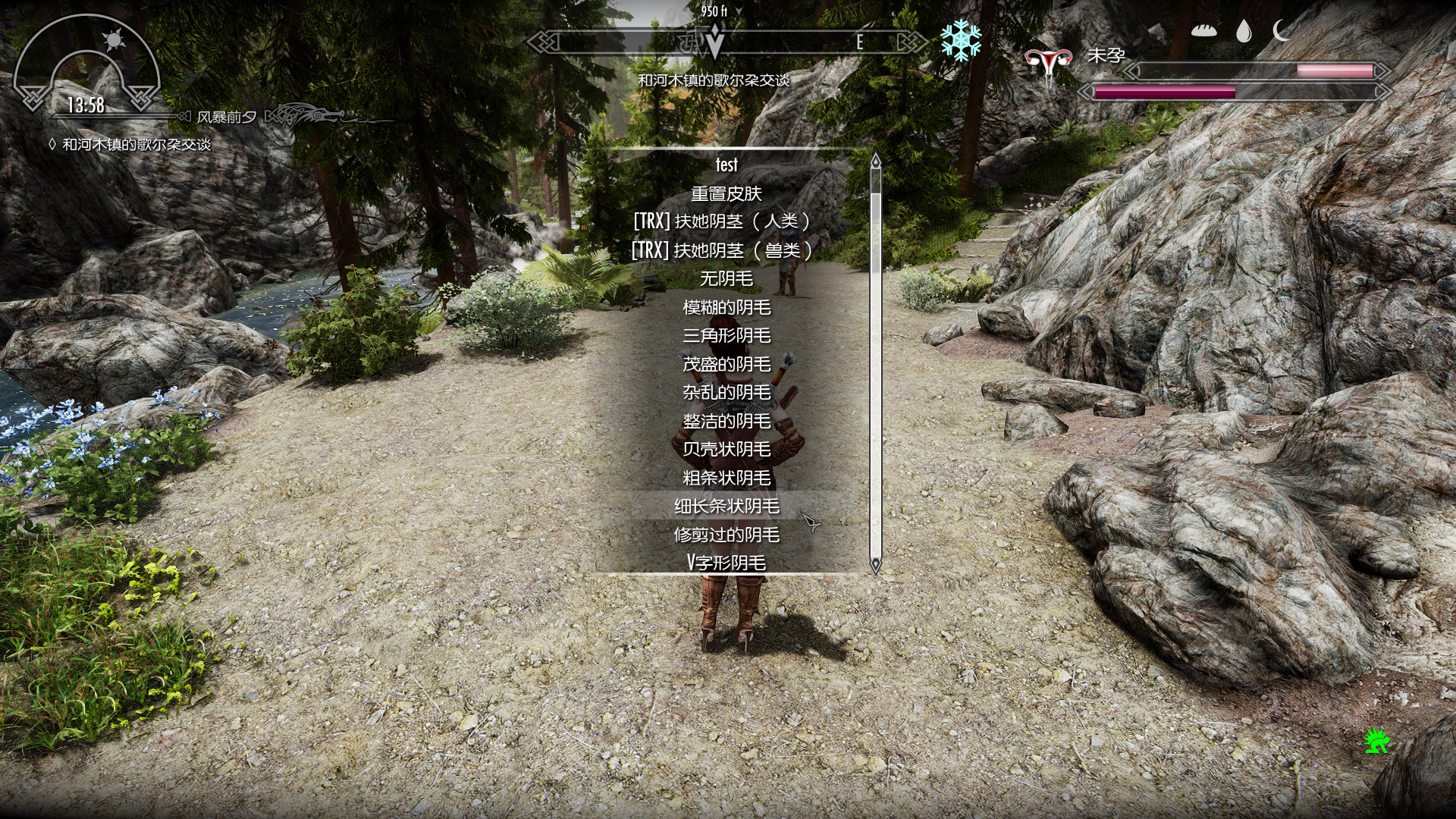Choose the 整洁的阴毛 option
The image size is (1456, 819).
(726, 421)
